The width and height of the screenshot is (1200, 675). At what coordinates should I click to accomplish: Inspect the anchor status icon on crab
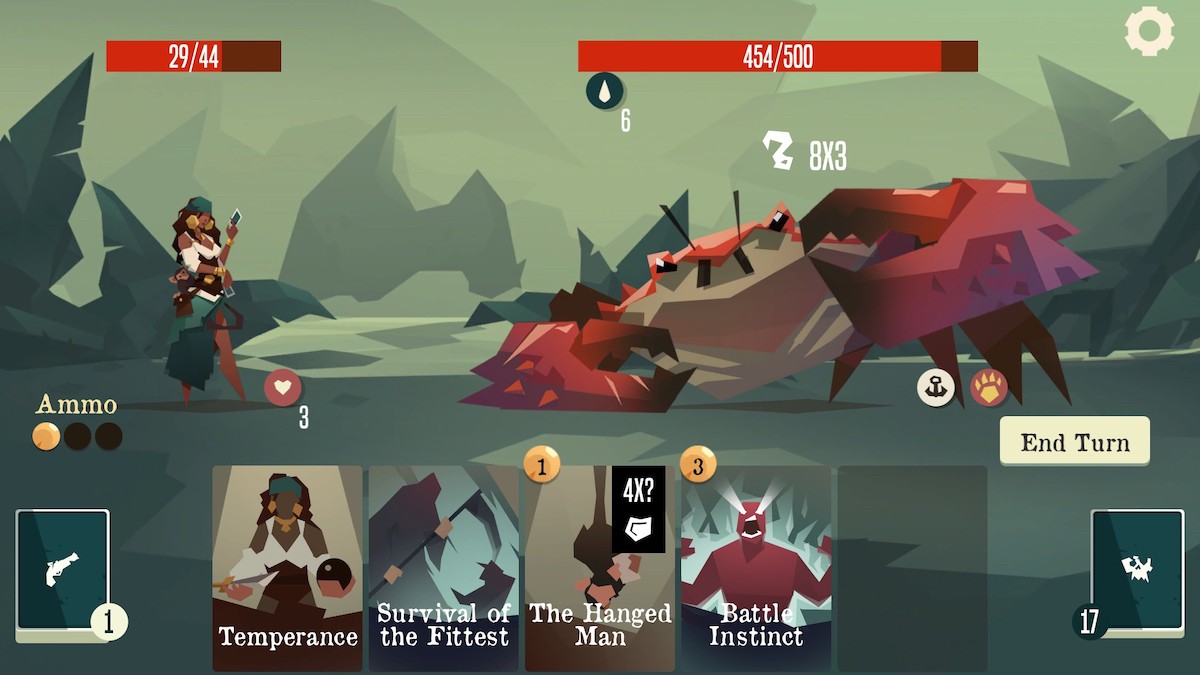(936, 388)
